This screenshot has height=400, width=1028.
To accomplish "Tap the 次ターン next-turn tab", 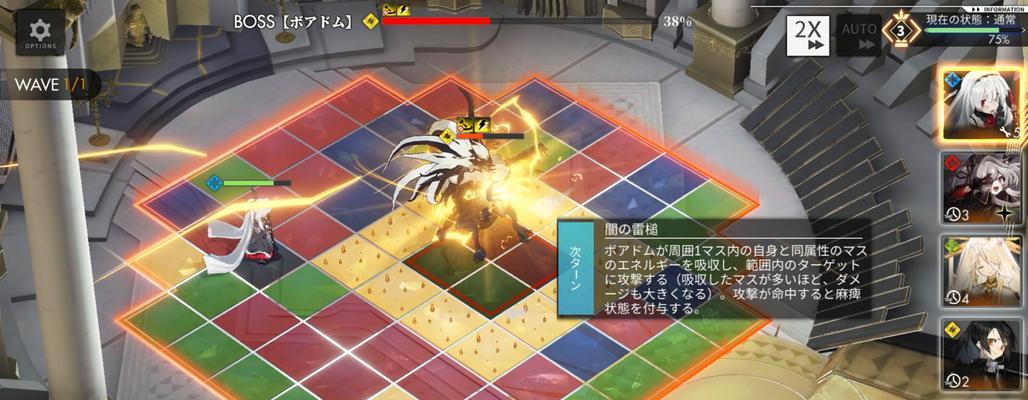I will pos(576,266).
